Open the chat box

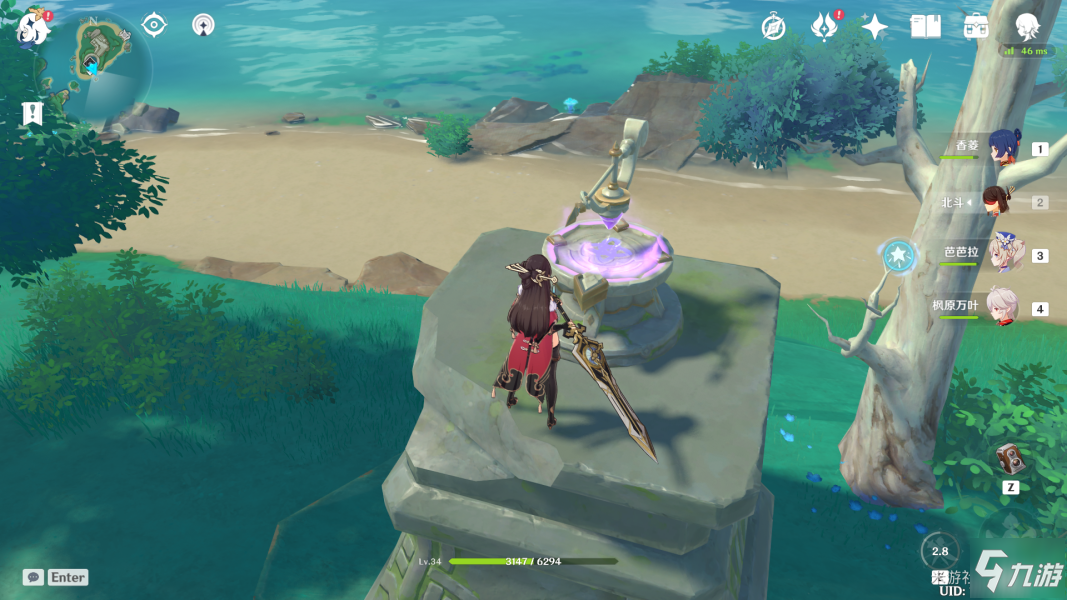click(56, 577)
